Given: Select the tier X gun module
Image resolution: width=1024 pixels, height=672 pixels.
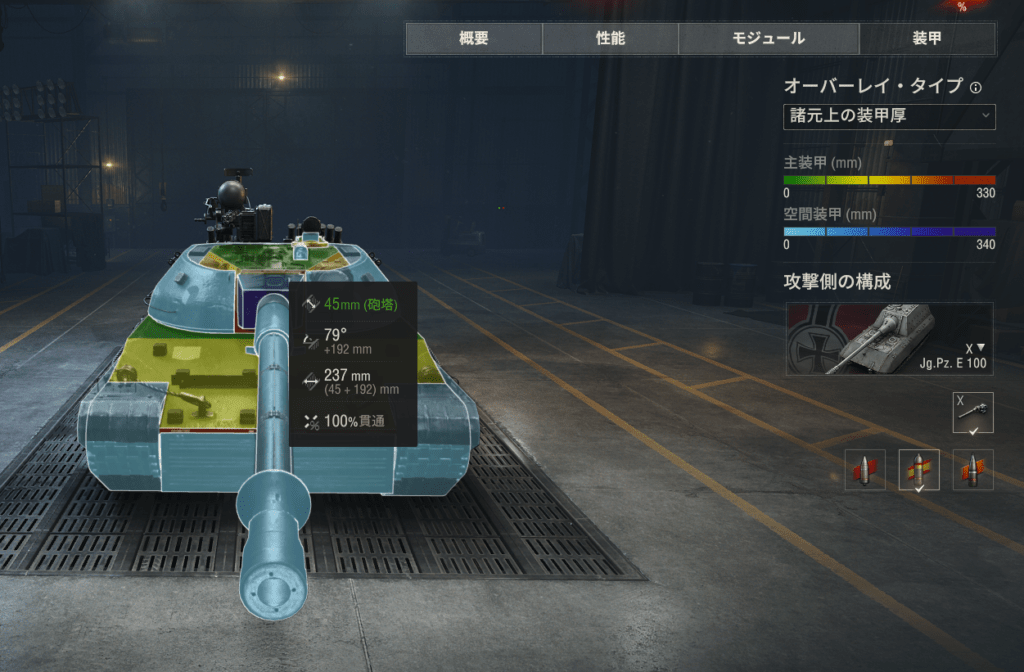Looking at the screenshot, I should pos(973,412).
